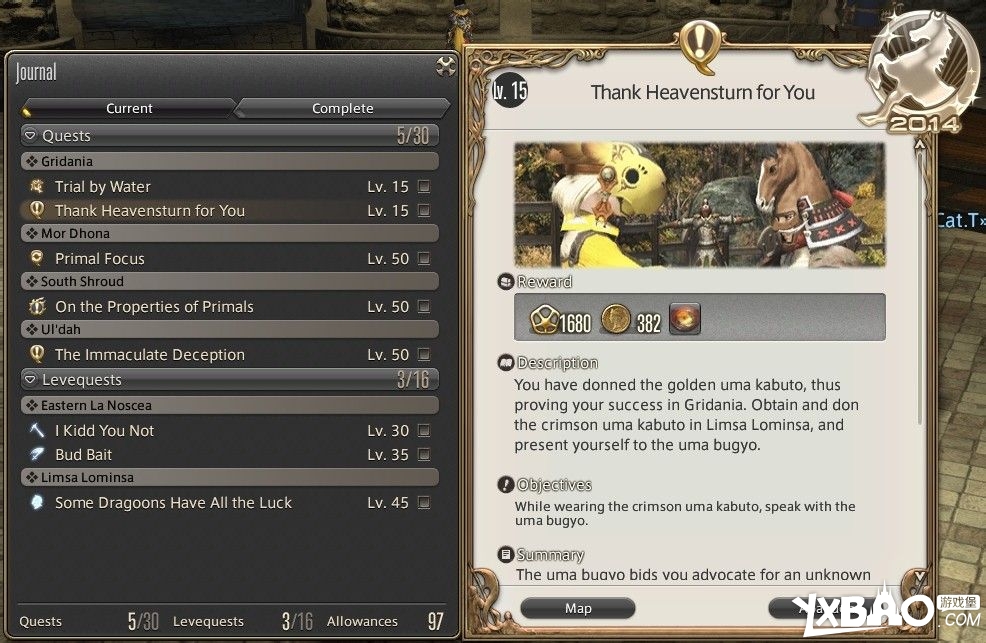View Some Dragons Have All the Luck

(x=173, y=502)
